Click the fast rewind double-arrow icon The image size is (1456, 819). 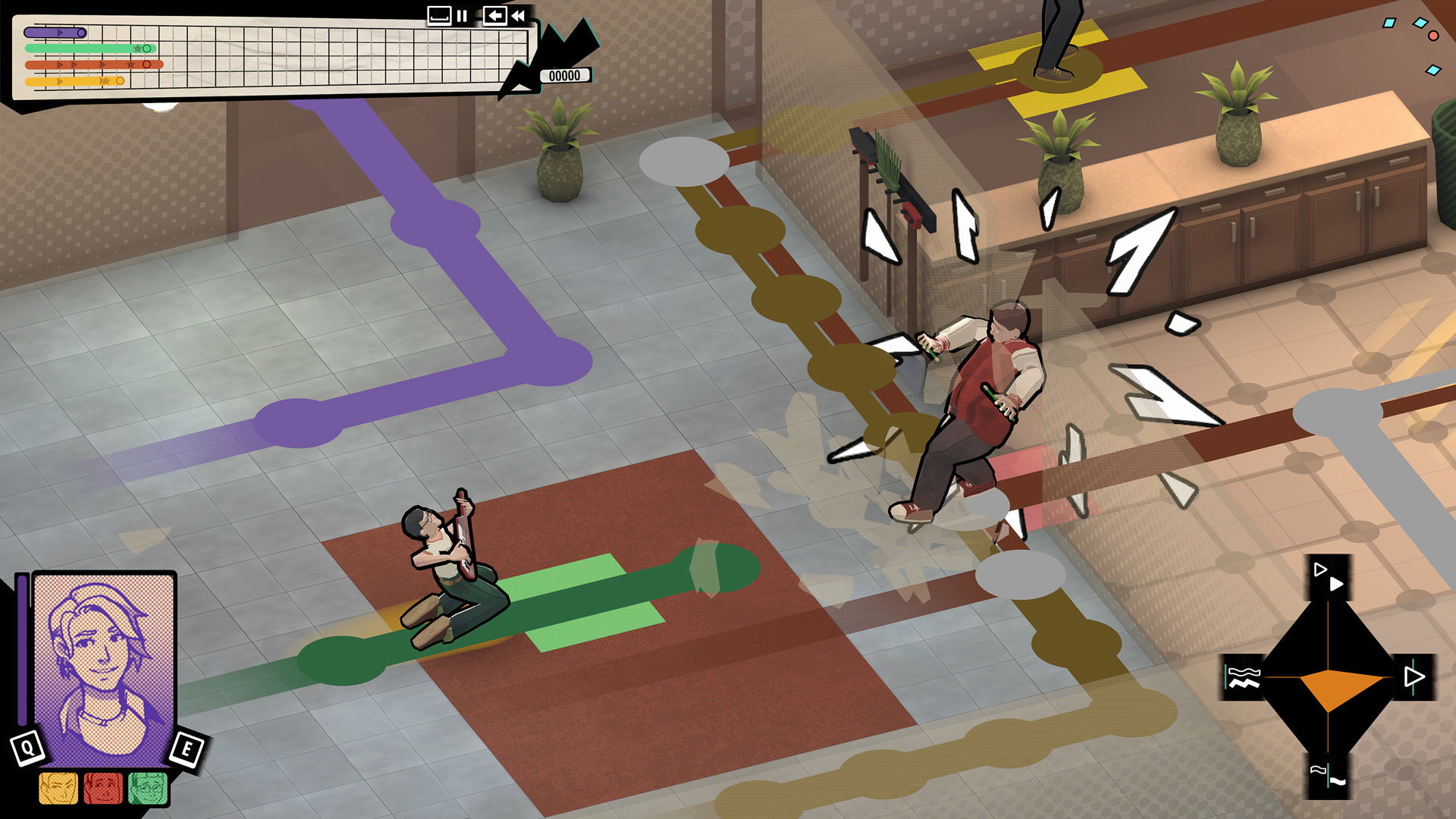pyautogui.click(x=517, y=15)
